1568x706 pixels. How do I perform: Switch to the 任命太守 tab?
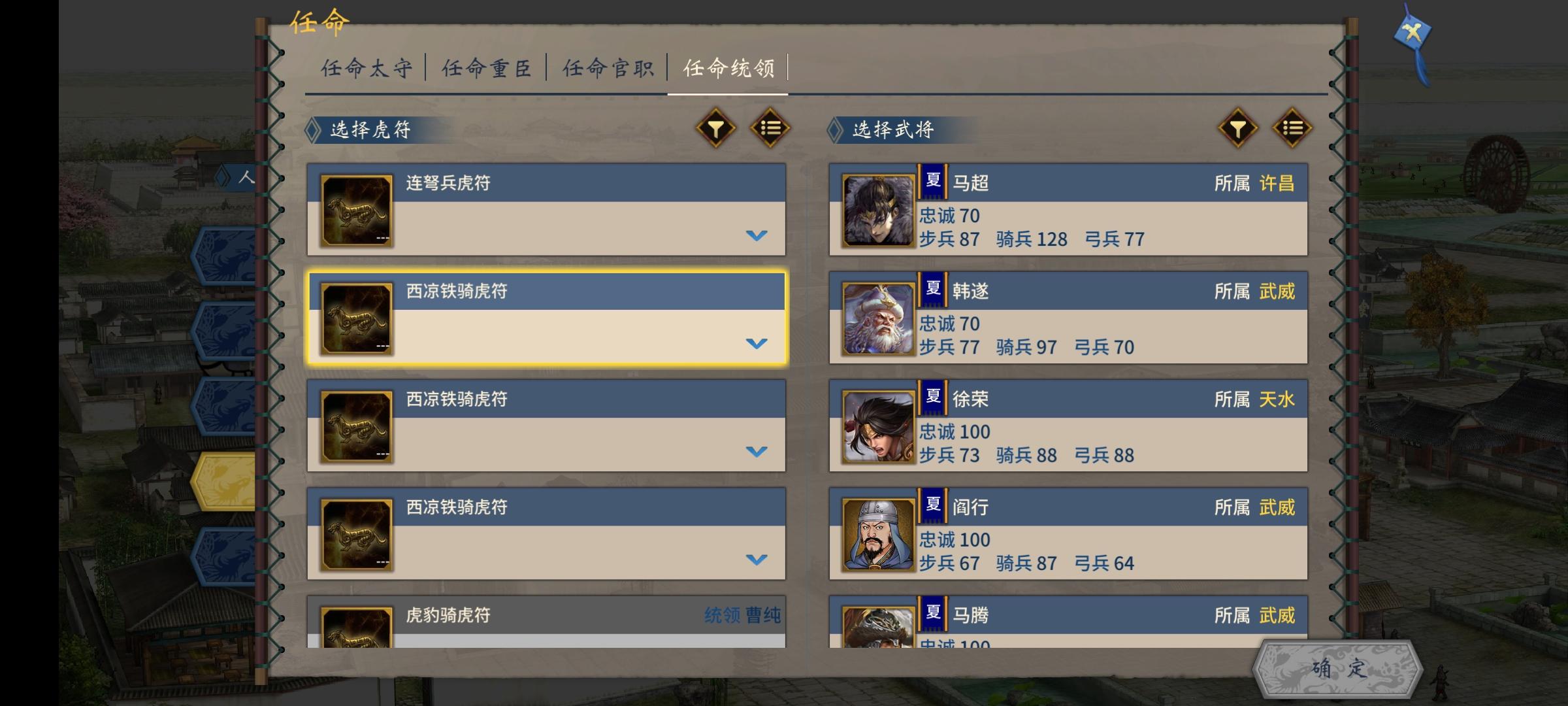pos(368,67)
